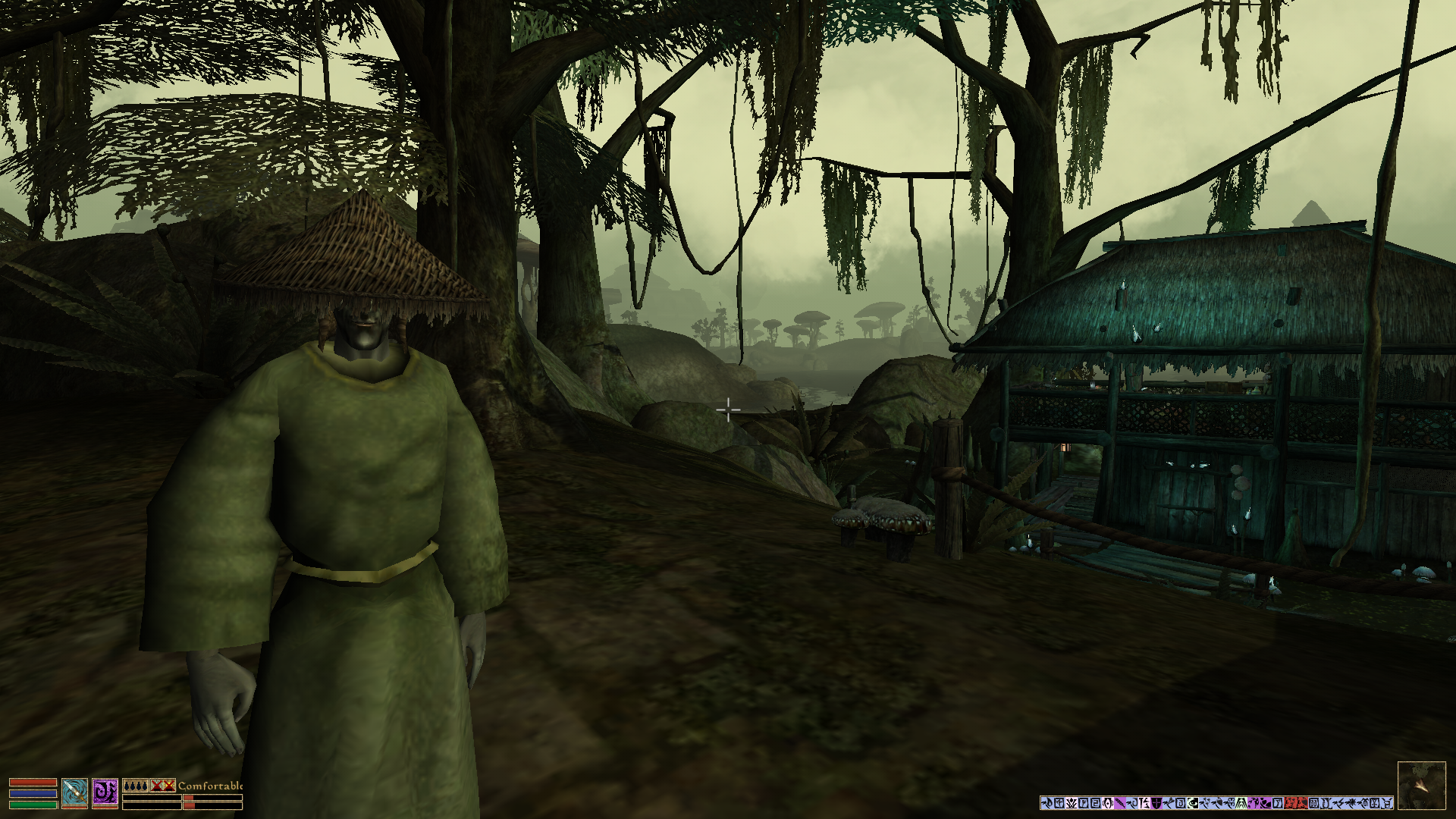Image resolution: width=1456 pixels, height=819 pixels.
Task: Click the red crossed-out tents icon
Action: click(x=162, y=786)
